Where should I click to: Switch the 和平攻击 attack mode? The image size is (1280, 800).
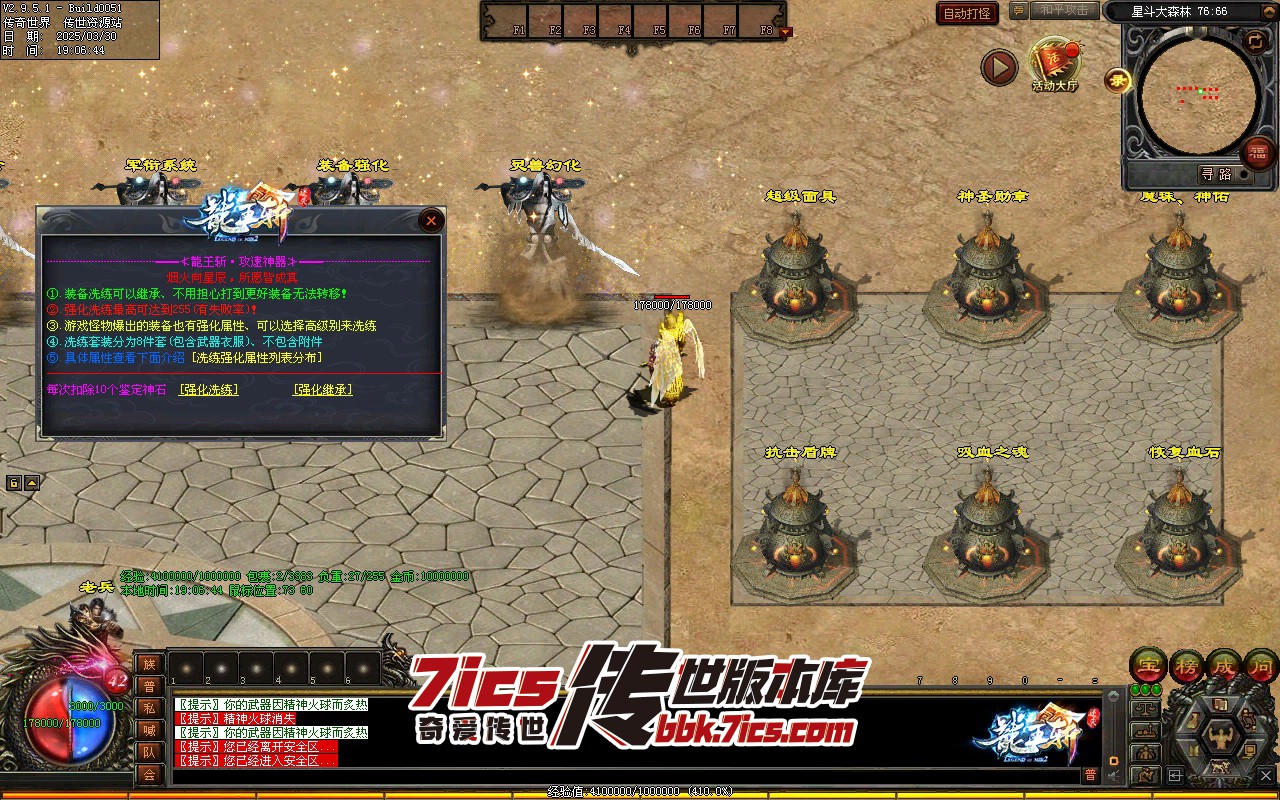1062,11
